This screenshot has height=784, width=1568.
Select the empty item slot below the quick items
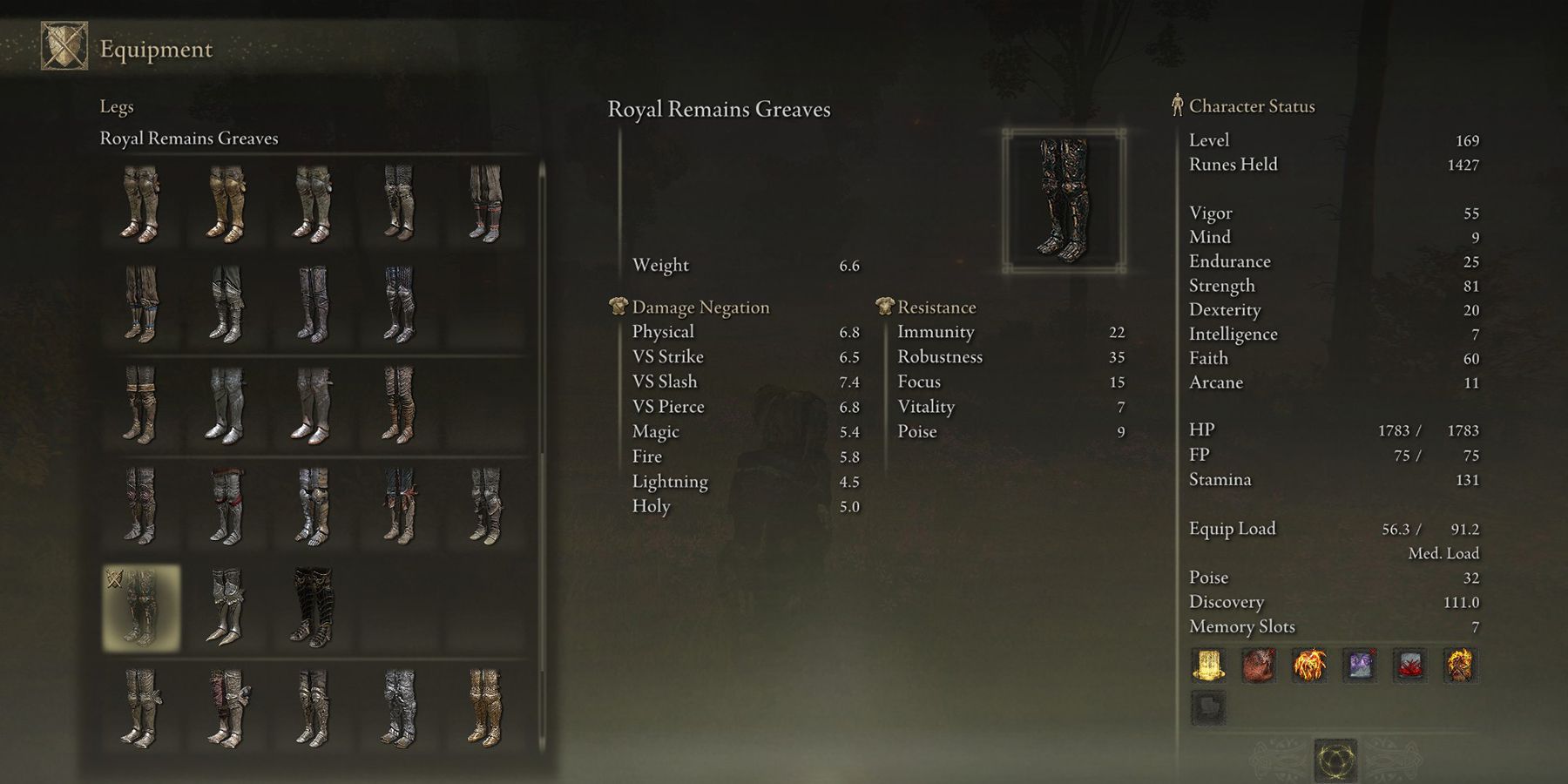pyautogui.click(x=1210, y=707)
